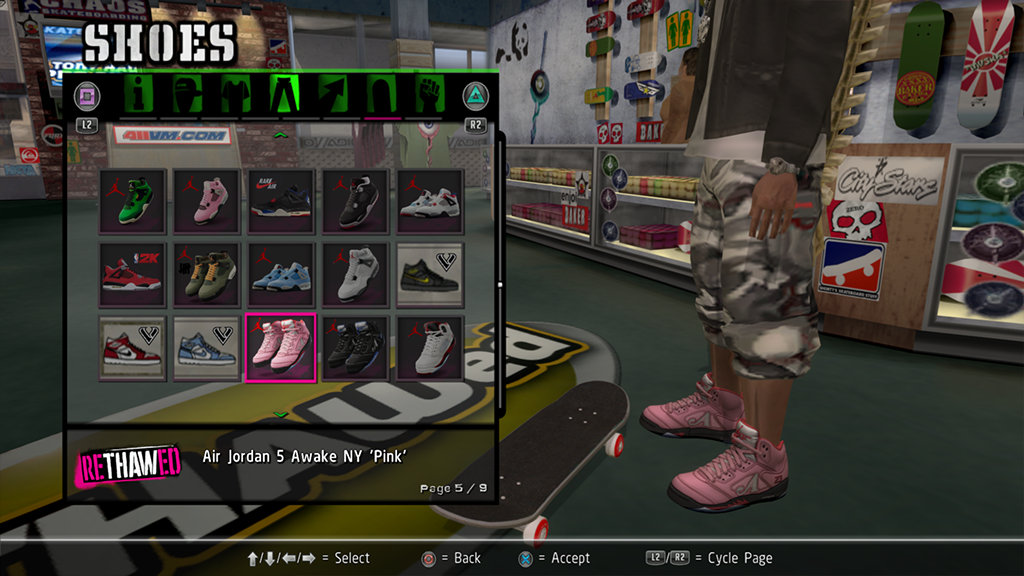Choose the pink Air Jordan 4 shoe
The width and height of the screenshot is (1024, 576).
pos(206,201)
